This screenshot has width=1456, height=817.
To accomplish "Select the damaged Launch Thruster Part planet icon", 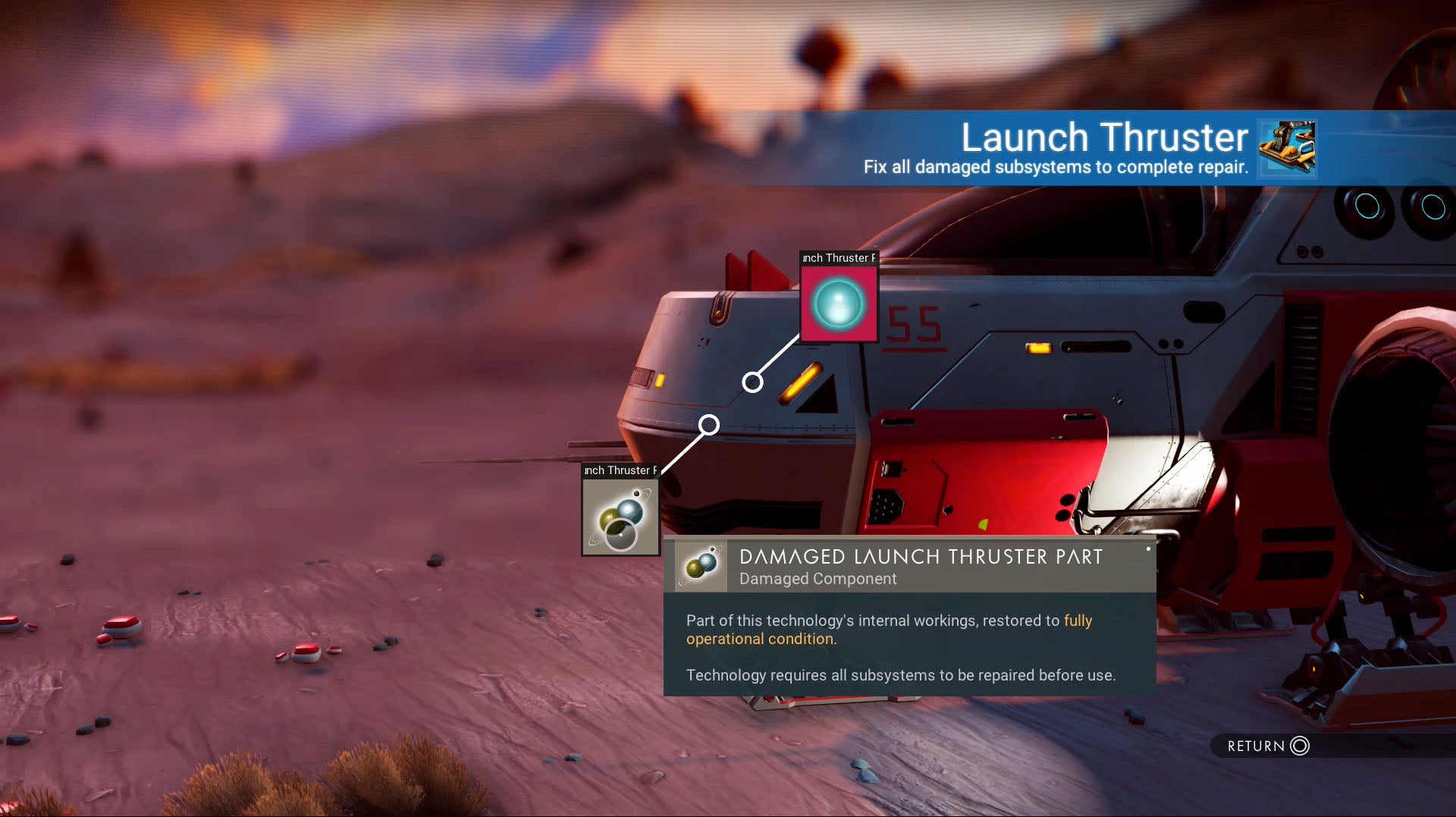I will click(x=620, y=518).
